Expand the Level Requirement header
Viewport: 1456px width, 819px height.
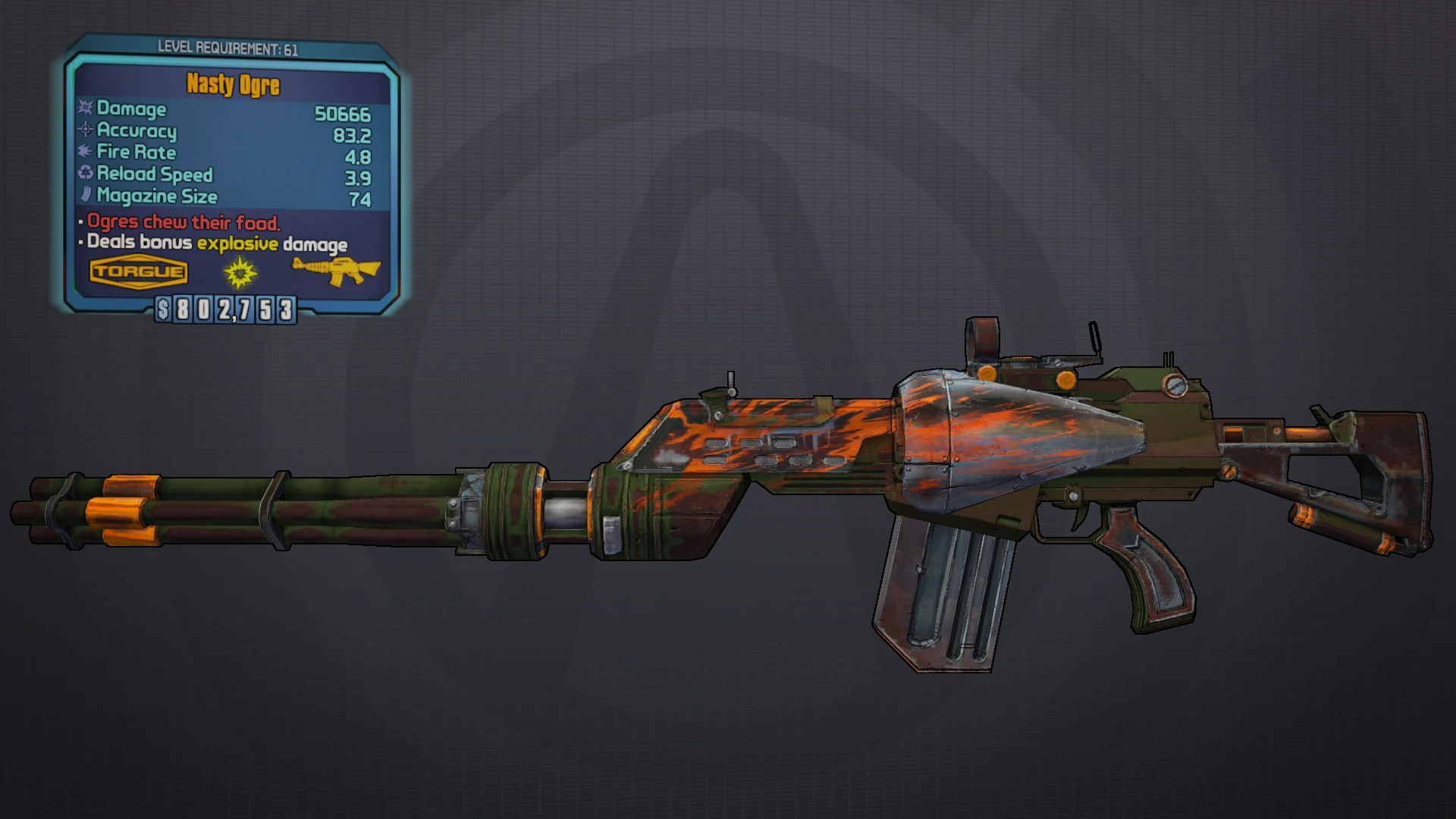click(x=230, y=48)
